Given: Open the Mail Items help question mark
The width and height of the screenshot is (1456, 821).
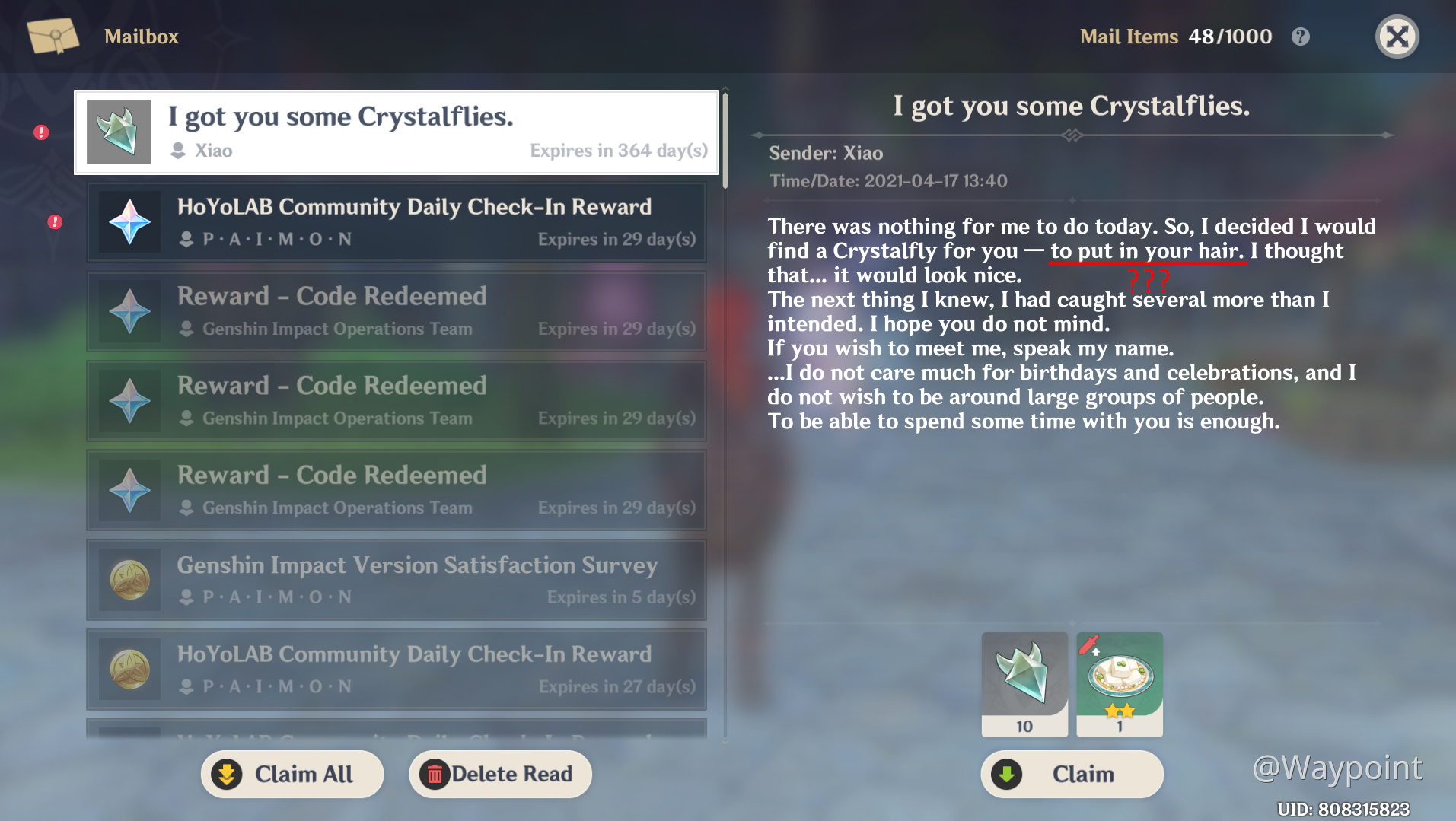Looking at the screenshot, I should point(1301,37).
